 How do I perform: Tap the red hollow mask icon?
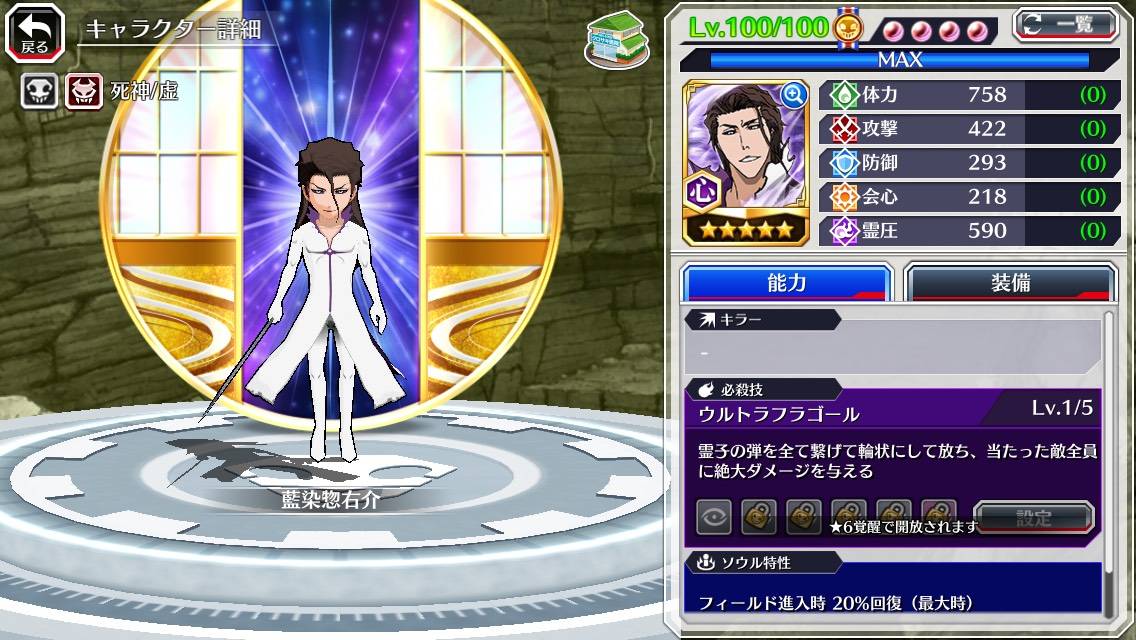tap(84, 92)
